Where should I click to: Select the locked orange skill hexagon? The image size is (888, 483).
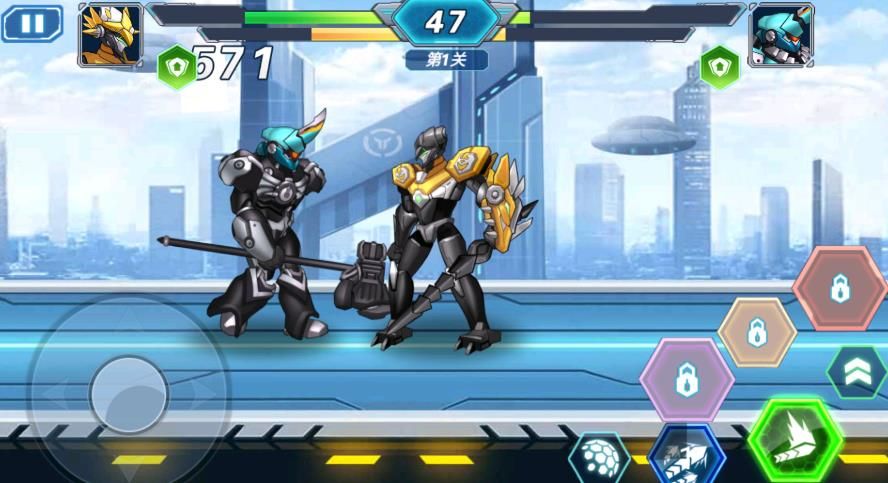(757, 332)
